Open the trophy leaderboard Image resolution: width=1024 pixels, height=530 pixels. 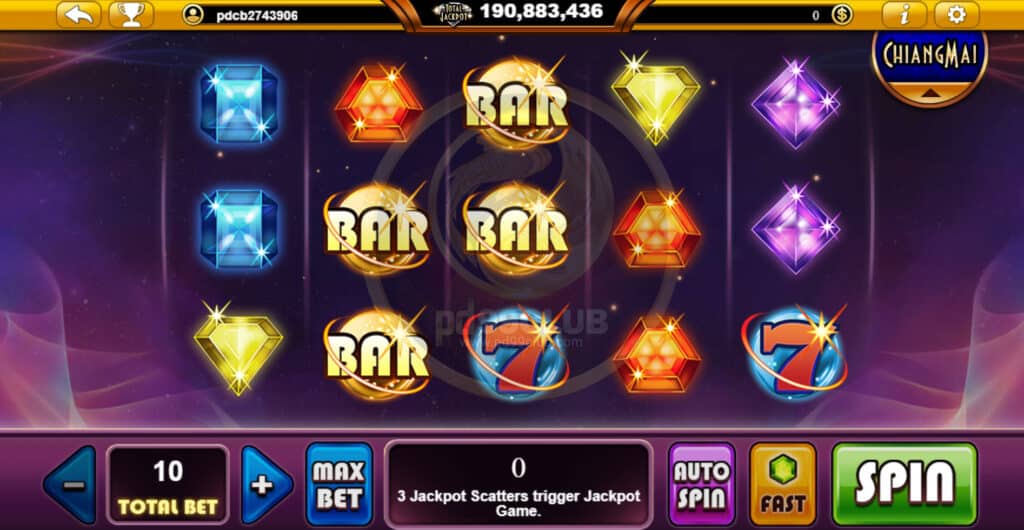[x=130, y=14]
